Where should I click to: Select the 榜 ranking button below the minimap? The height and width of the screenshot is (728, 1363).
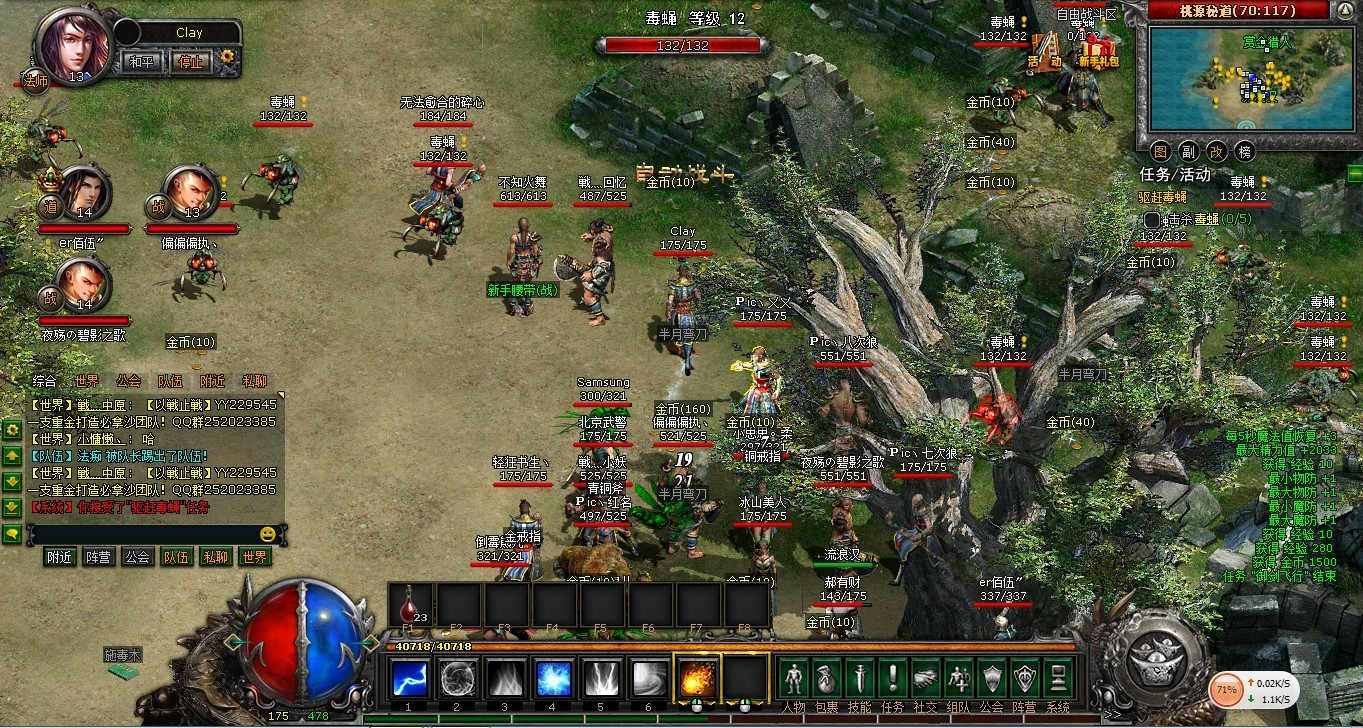(x=1245, y=151)
